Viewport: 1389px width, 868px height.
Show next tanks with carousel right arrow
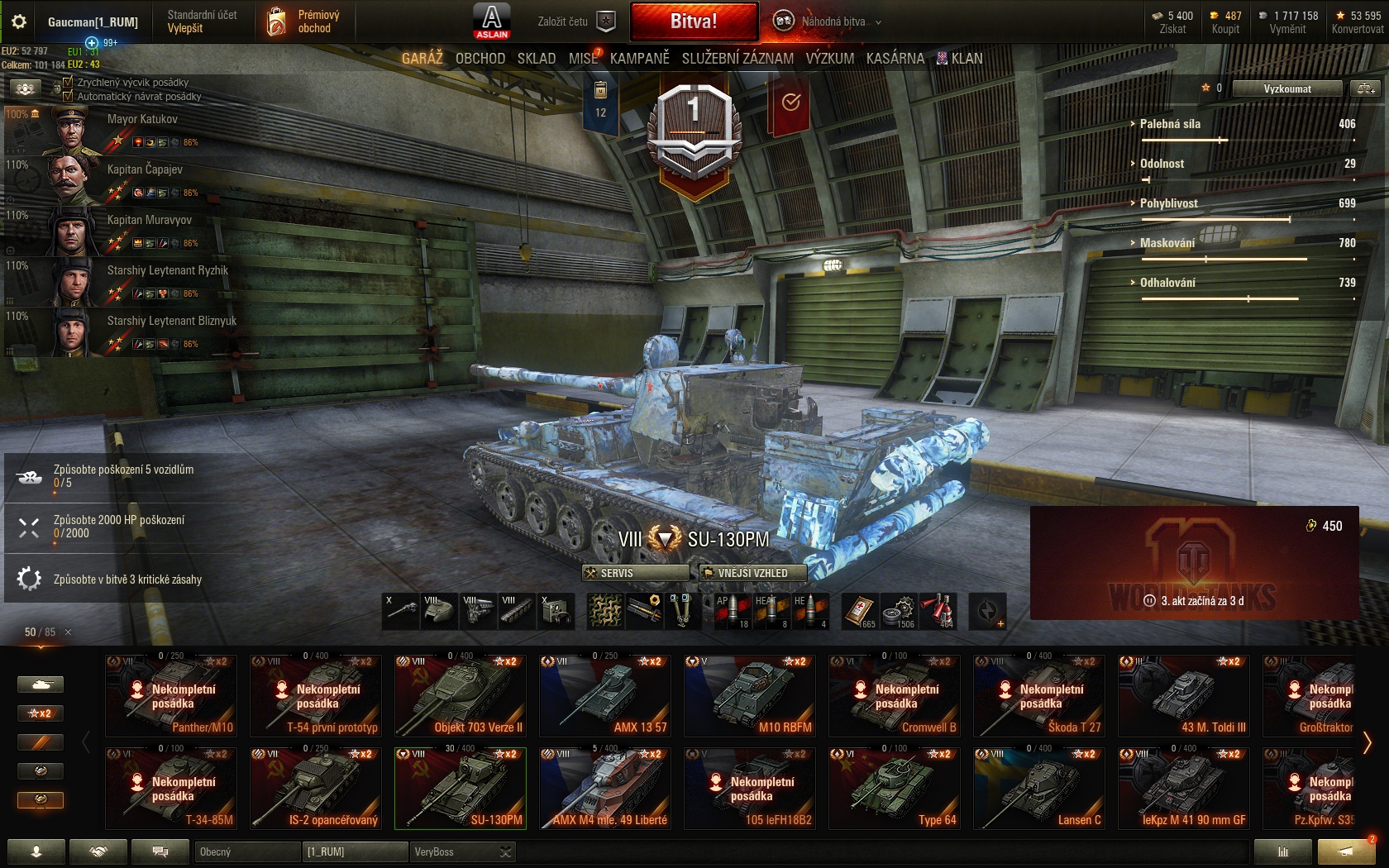[1367, 742]
